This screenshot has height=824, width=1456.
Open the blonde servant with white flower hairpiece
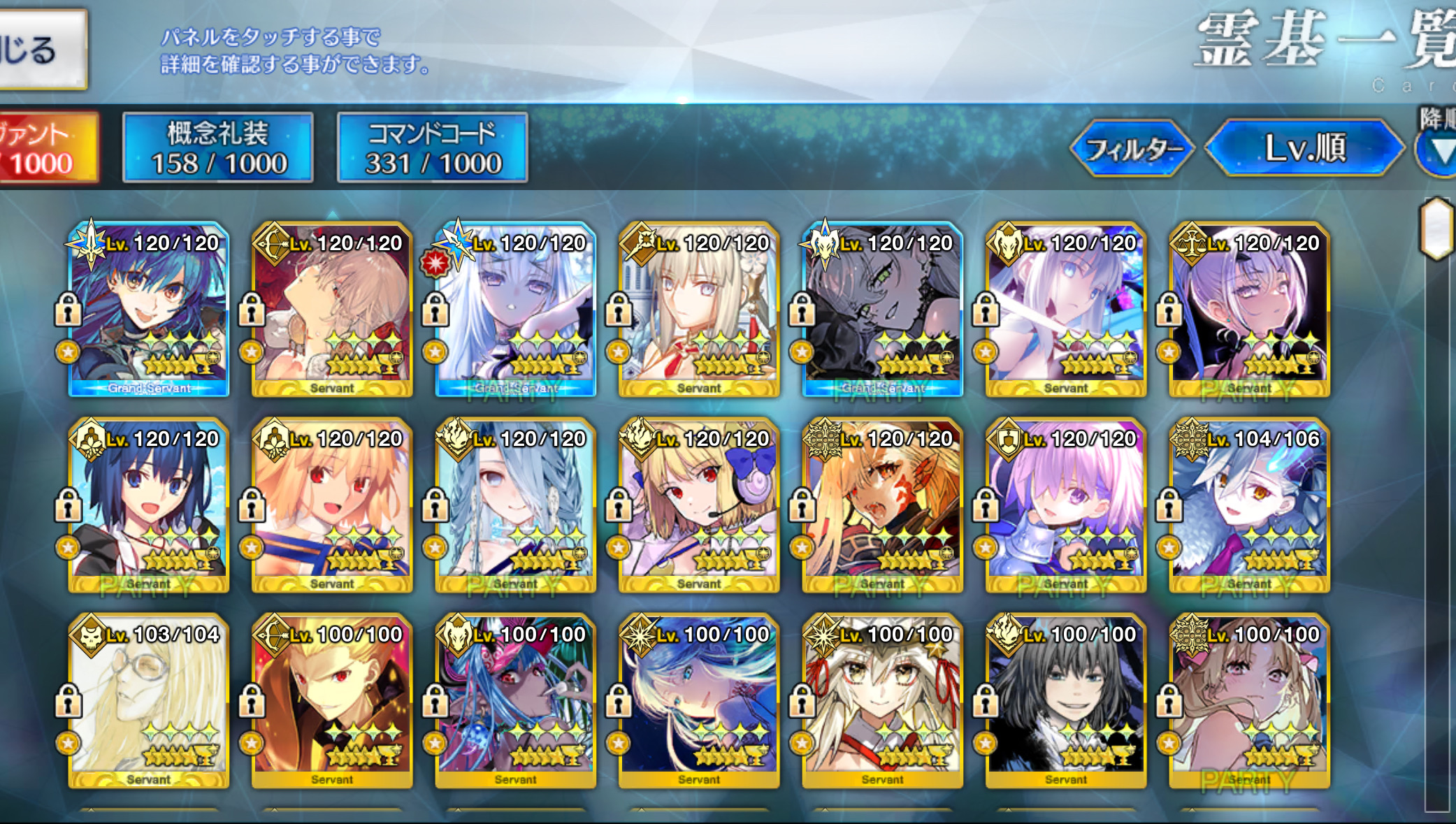(x=698, y=309)
